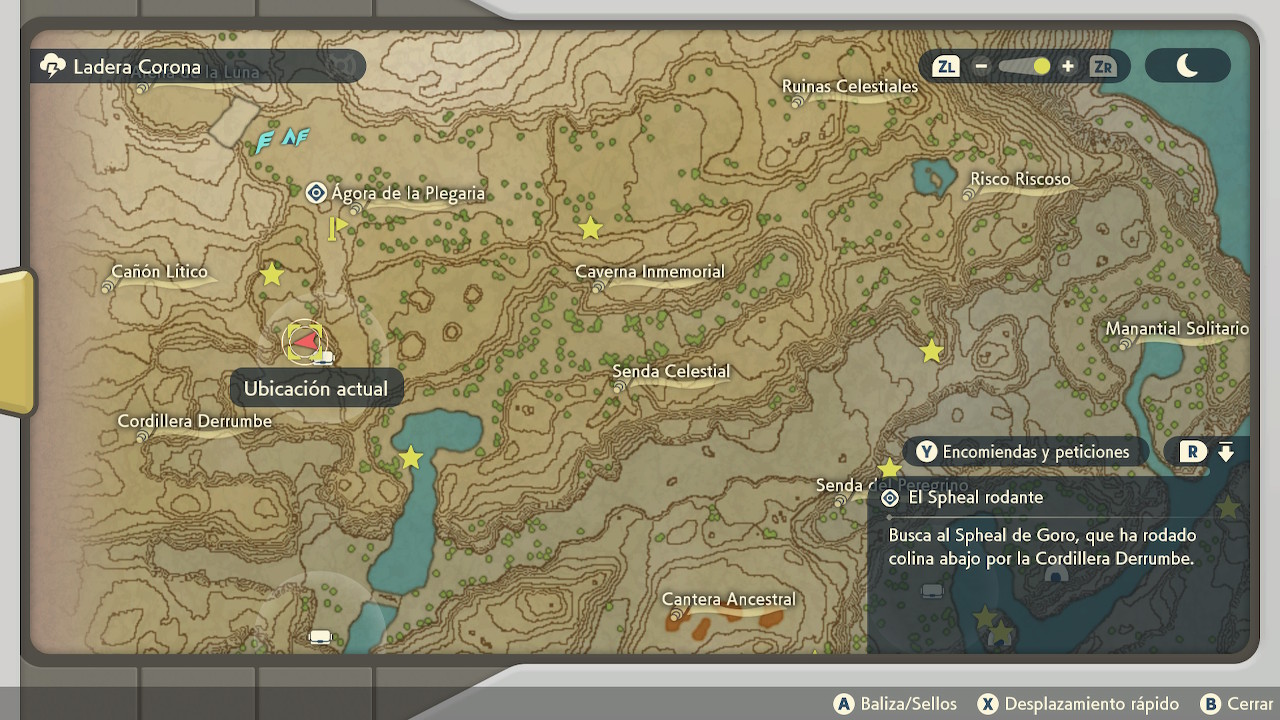Click the yellow zoom slider knob
The width and height of the screenshot is (1280, 720).
(x=1042, y=67)
